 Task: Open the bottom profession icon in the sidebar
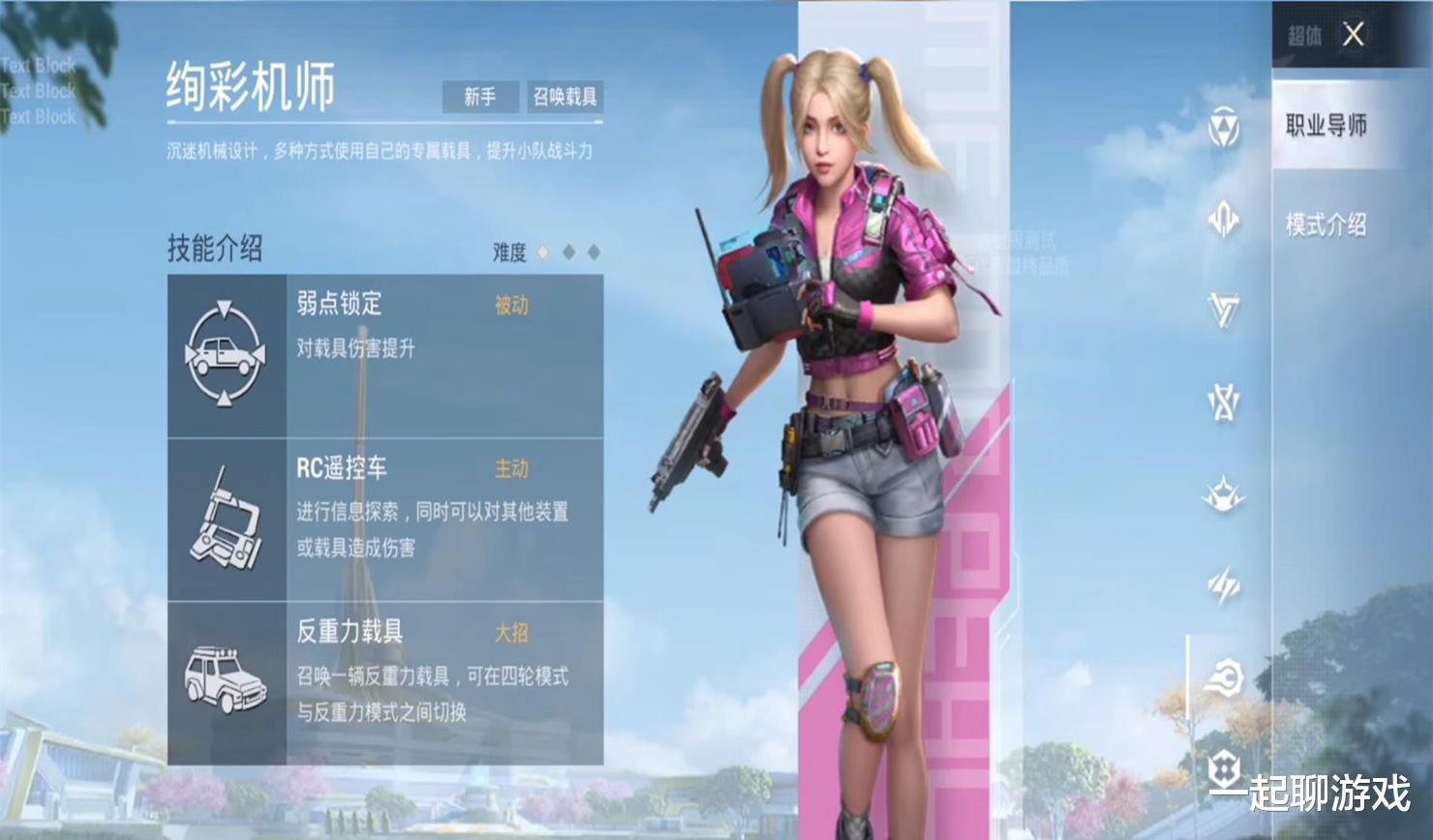(x=1222, y=765)
